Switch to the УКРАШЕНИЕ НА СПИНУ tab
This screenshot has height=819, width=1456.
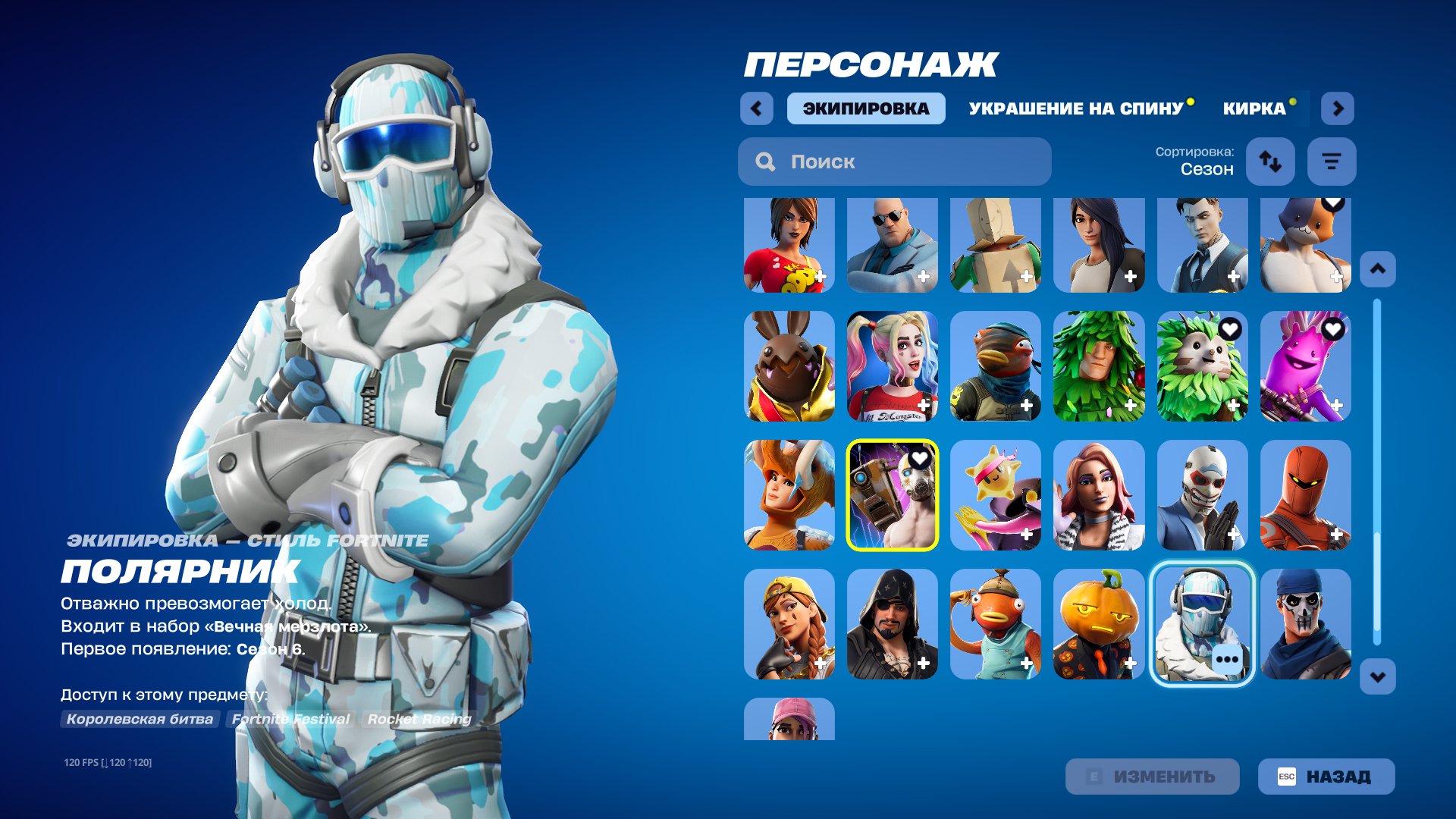pos(1075,108)
